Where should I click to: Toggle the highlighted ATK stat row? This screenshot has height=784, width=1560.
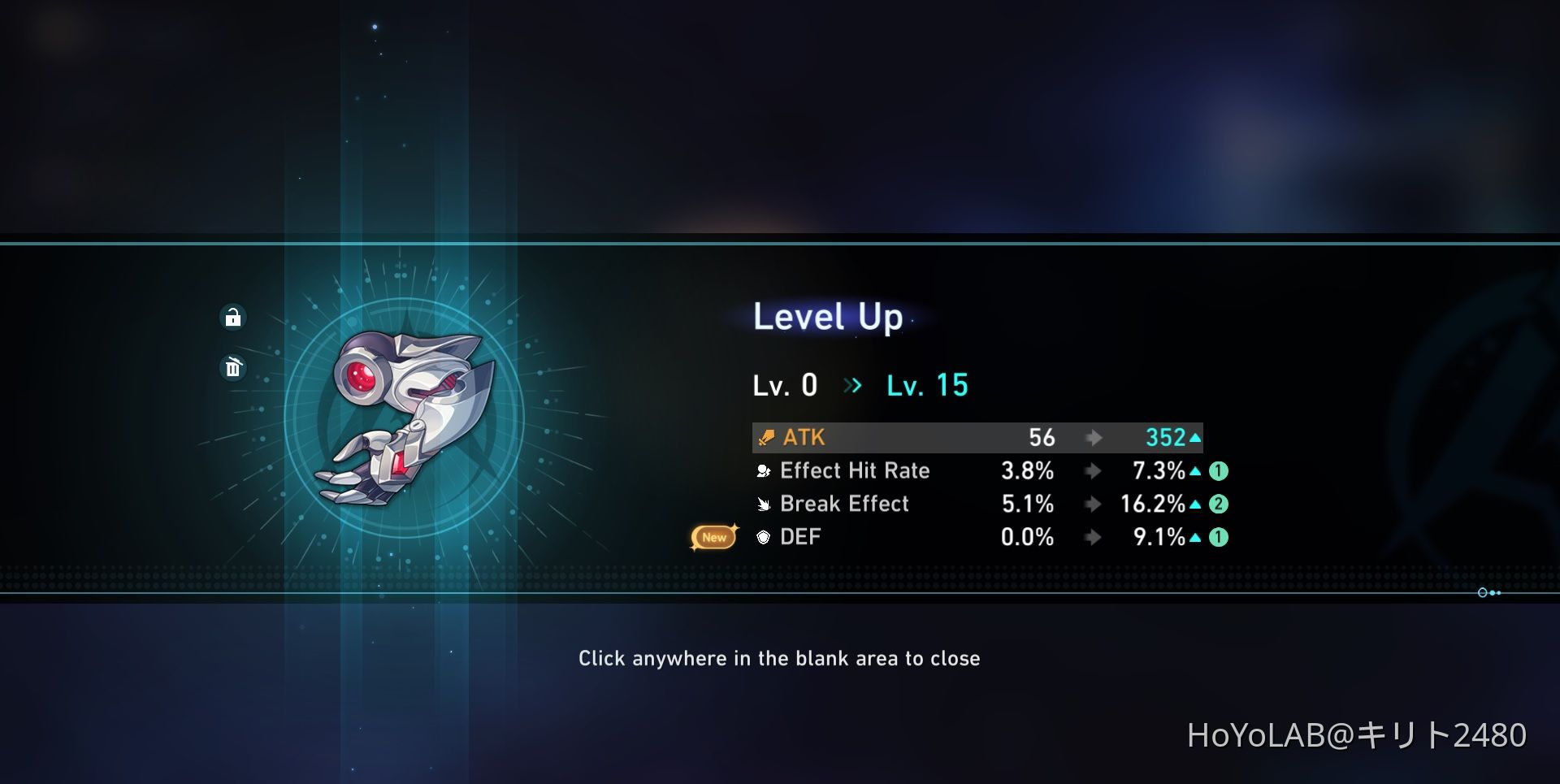click(975, 438)
